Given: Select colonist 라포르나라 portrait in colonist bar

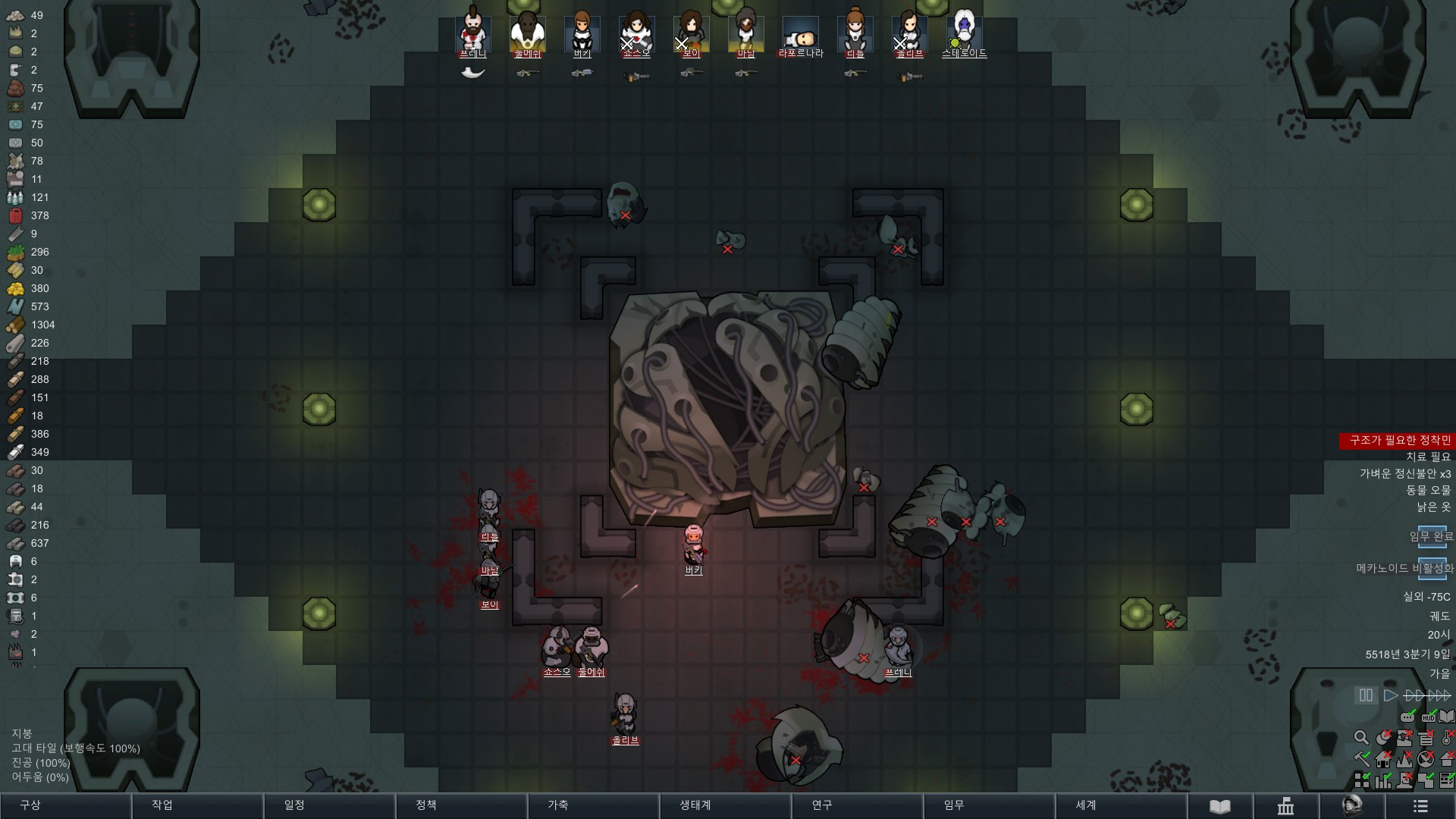Looking at the screenshot, I should [801, 34].
